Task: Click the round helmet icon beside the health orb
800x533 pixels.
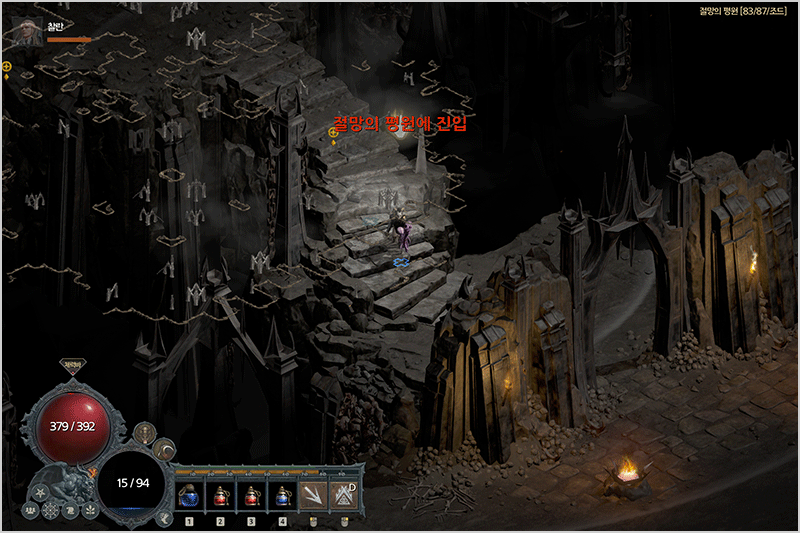Action: click(146, 434)
